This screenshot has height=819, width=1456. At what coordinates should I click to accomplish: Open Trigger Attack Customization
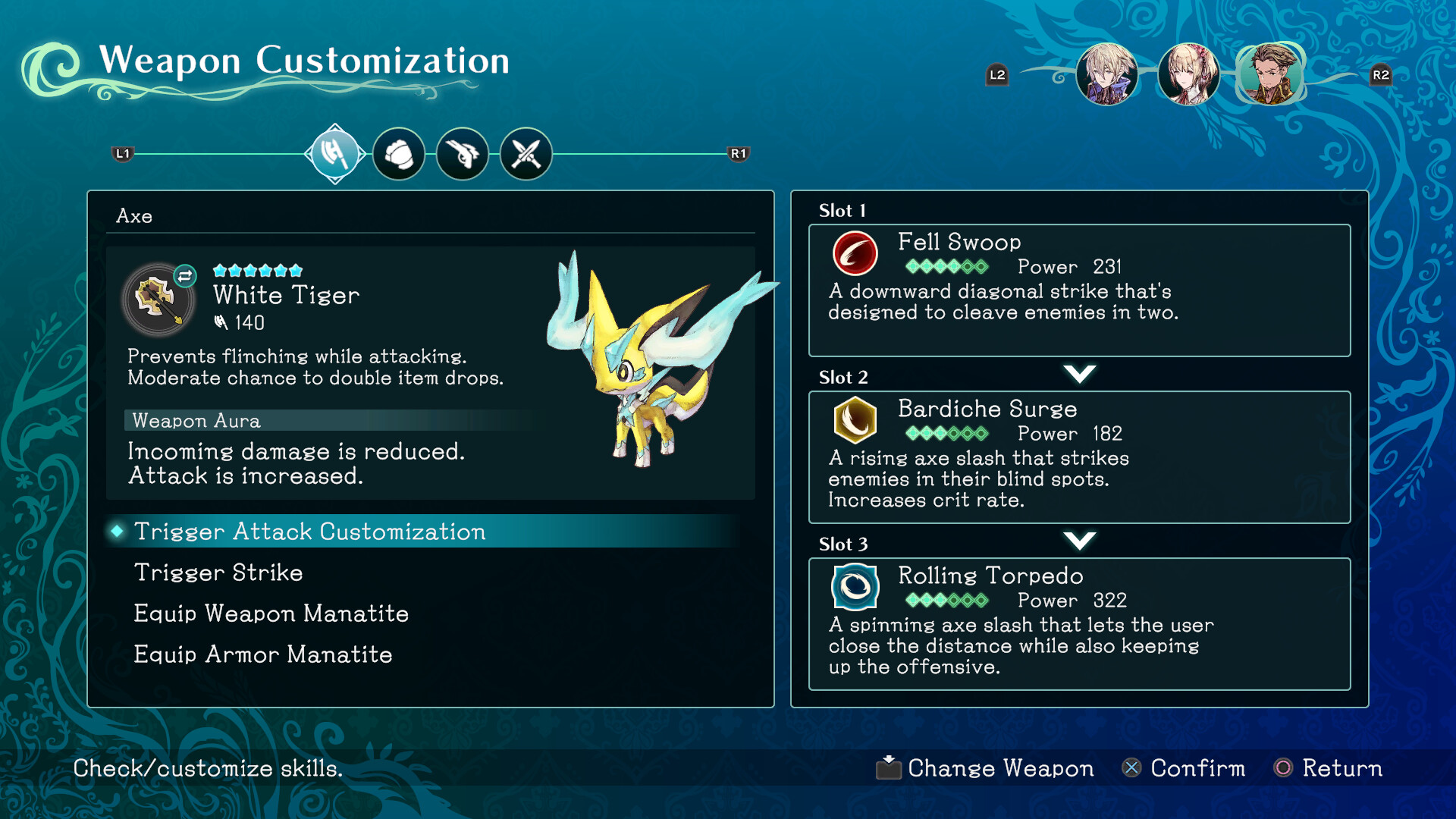coord(309,532)
